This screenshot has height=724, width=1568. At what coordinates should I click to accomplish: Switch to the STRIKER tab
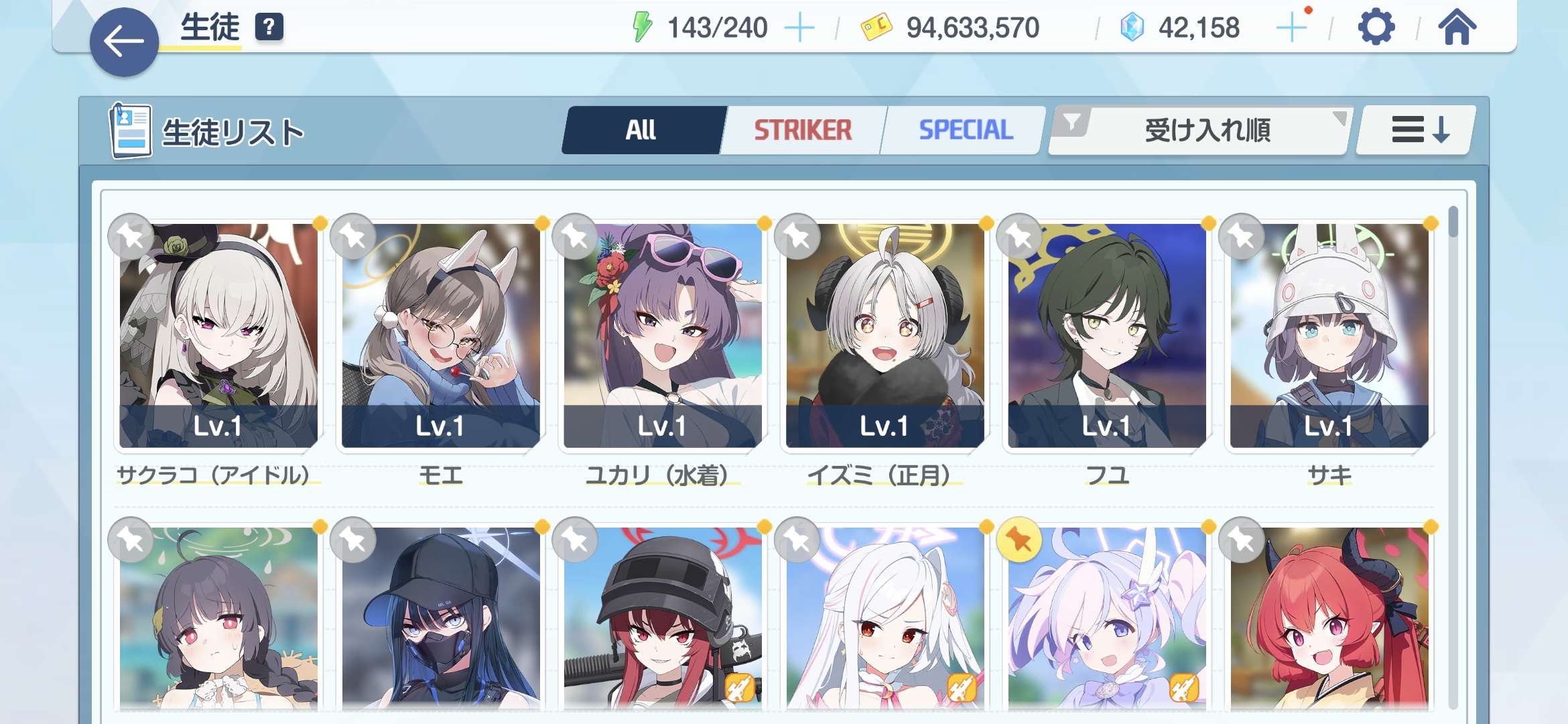(803, 130)
